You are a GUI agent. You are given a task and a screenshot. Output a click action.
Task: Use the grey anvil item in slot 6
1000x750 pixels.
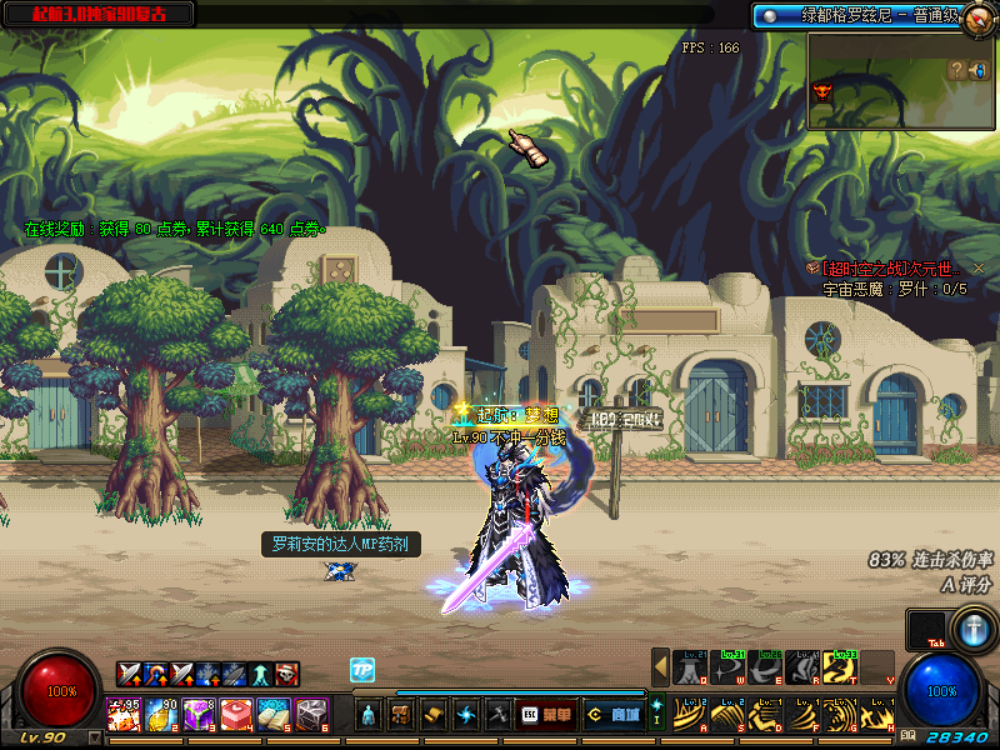pos(311,714)
